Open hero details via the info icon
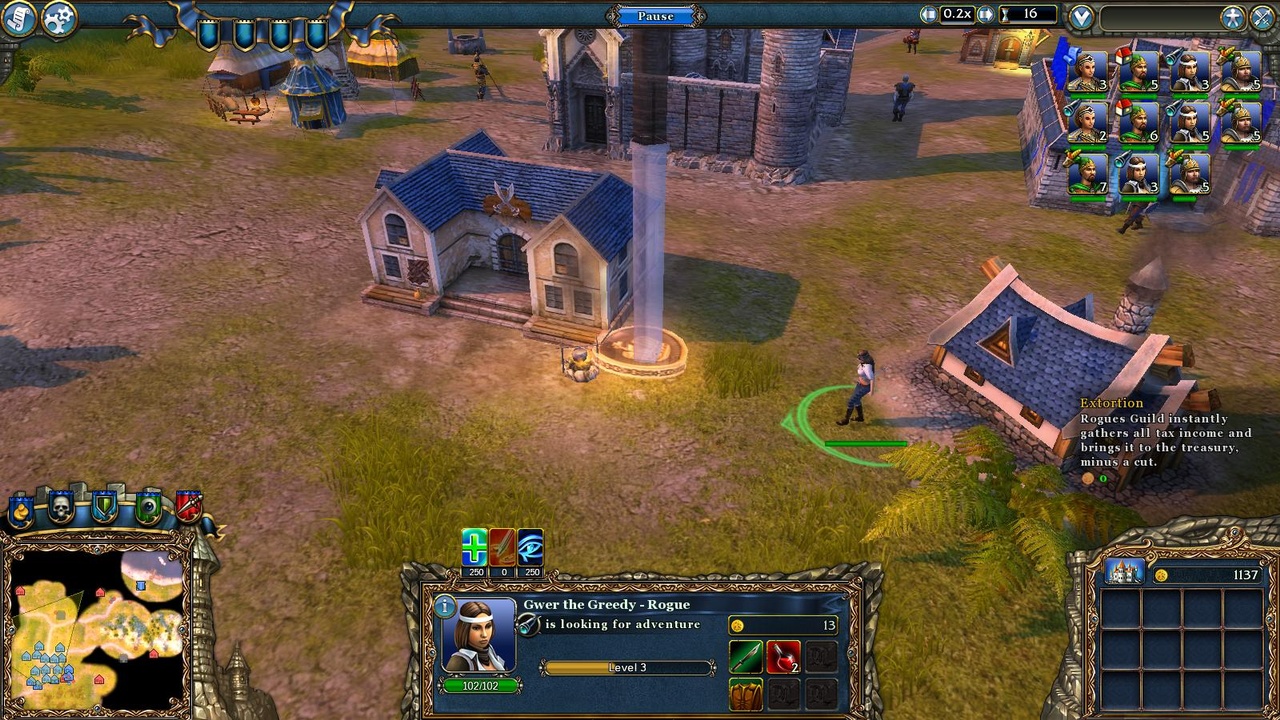 [x=444, y=605]
